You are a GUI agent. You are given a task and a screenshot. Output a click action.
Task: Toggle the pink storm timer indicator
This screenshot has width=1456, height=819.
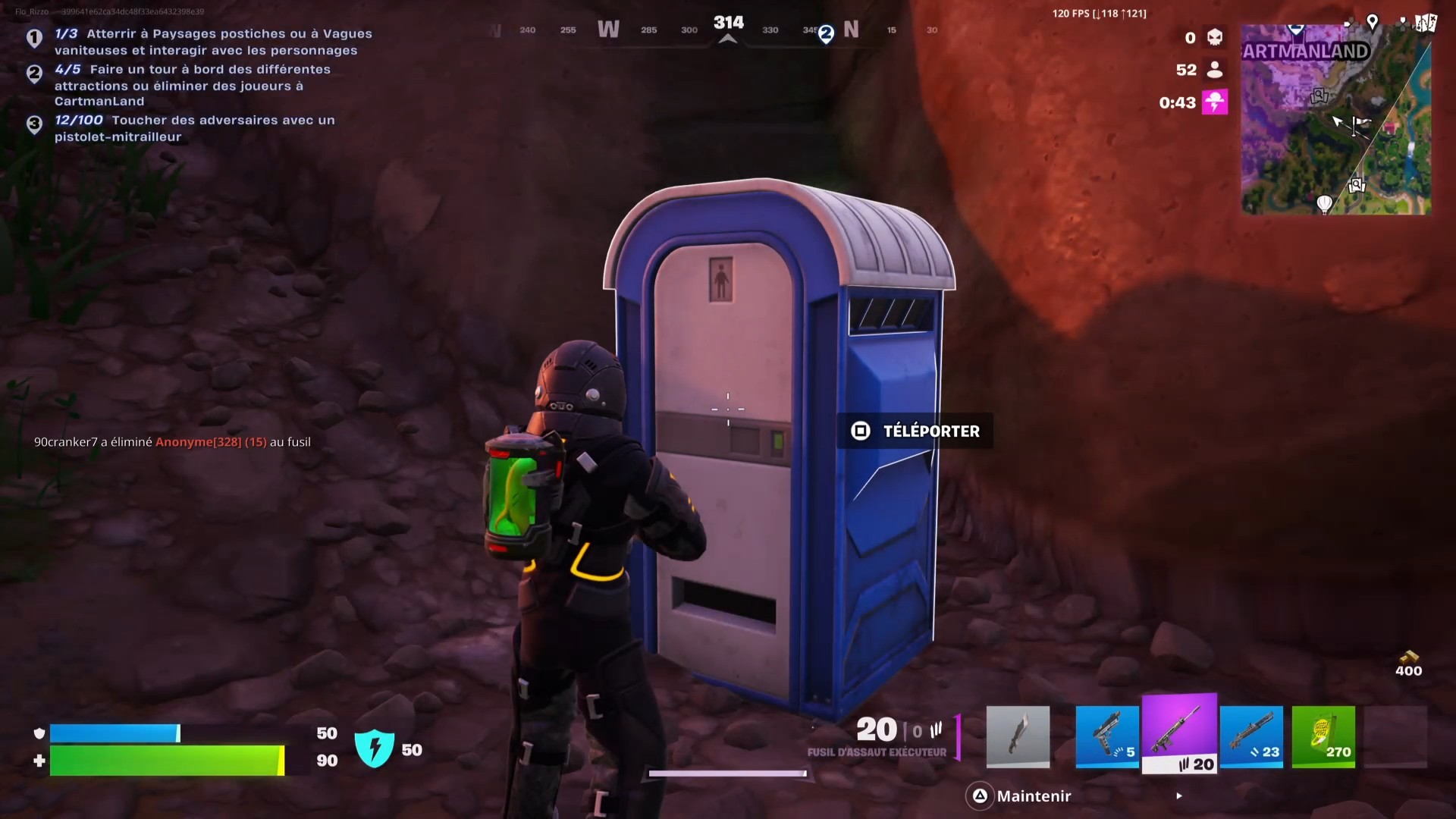click(1216, 102)
